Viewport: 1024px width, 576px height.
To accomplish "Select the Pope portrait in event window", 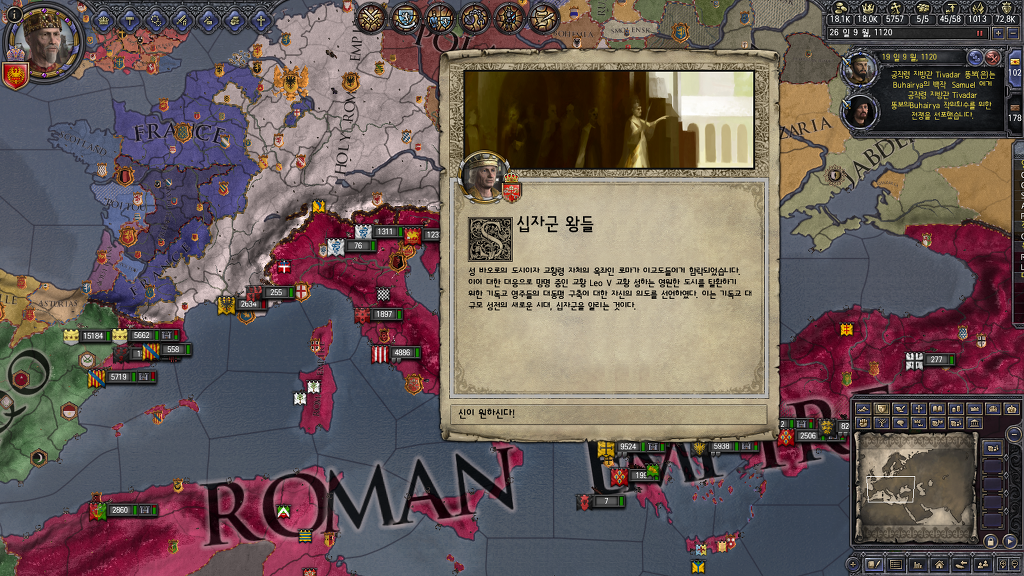I will (x=481, y=176).
